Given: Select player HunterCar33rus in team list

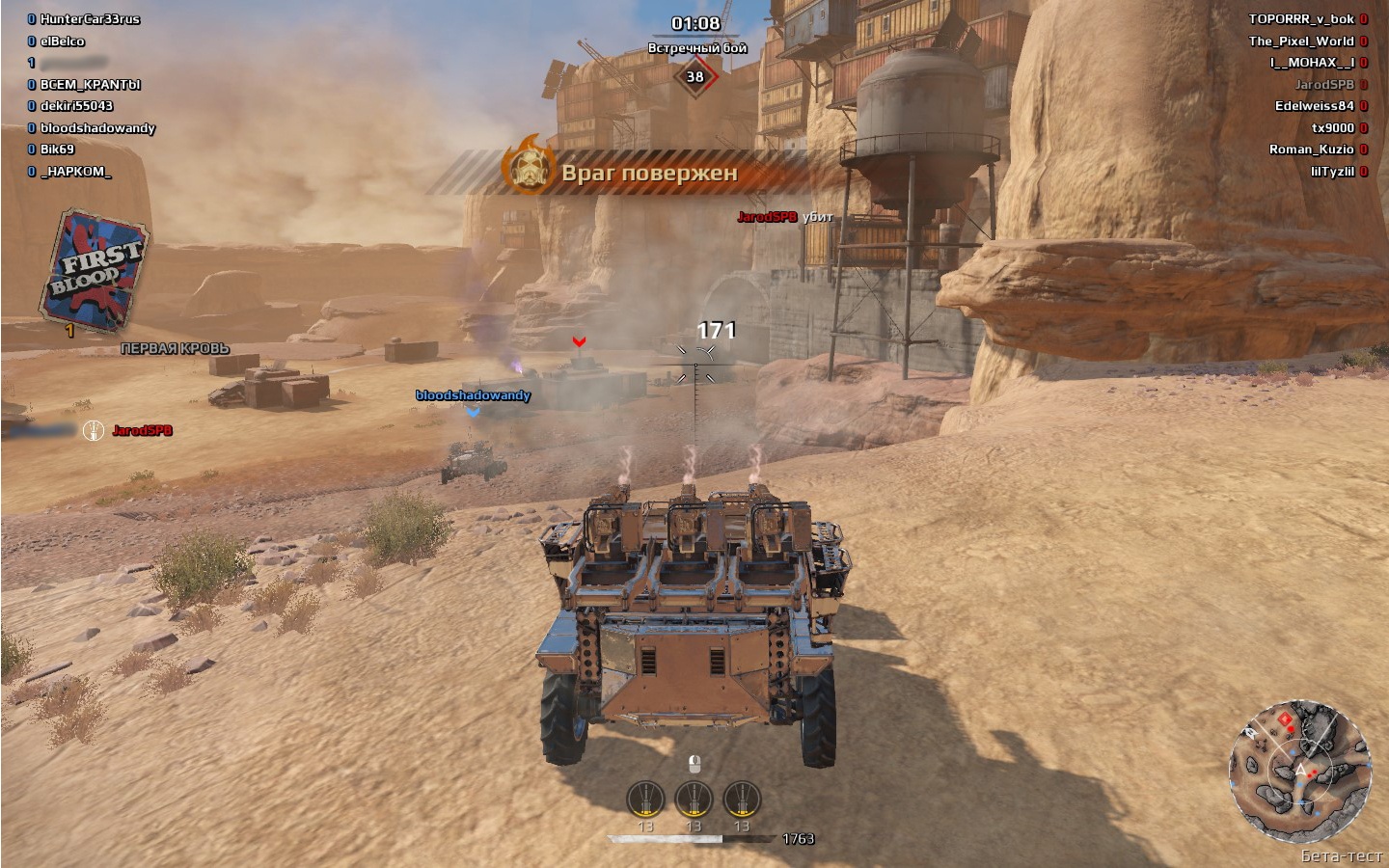Looking at the screenshot, I should tap(90, 19).
